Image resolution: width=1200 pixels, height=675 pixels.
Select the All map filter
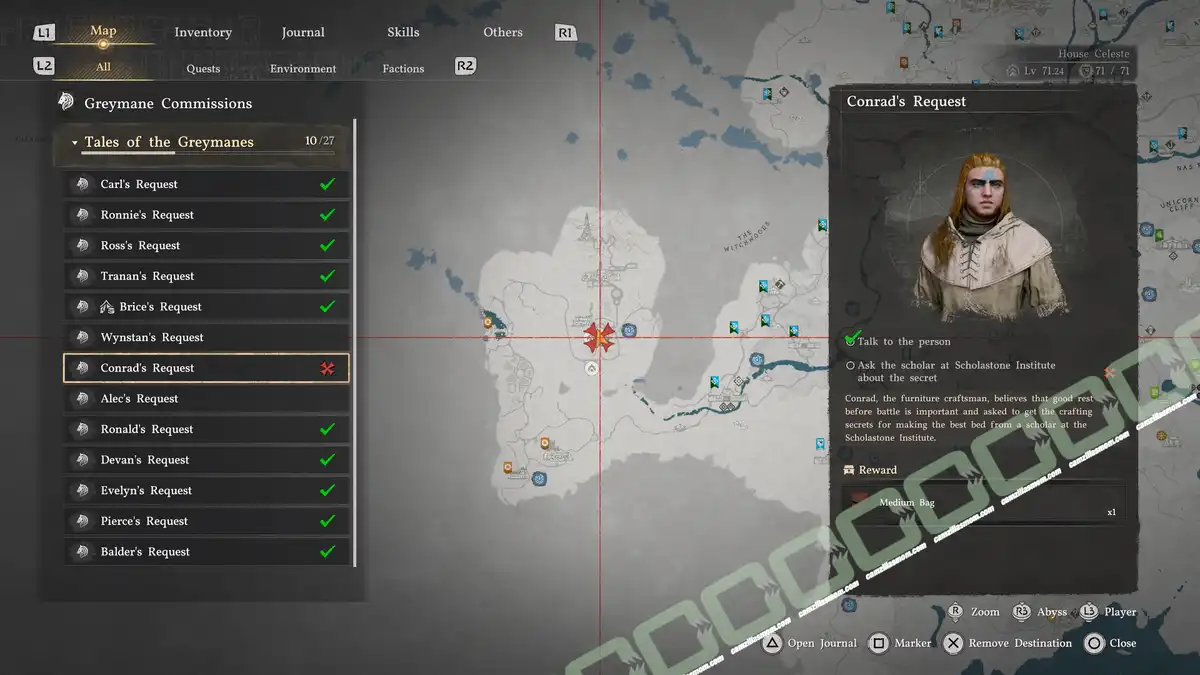103,68
